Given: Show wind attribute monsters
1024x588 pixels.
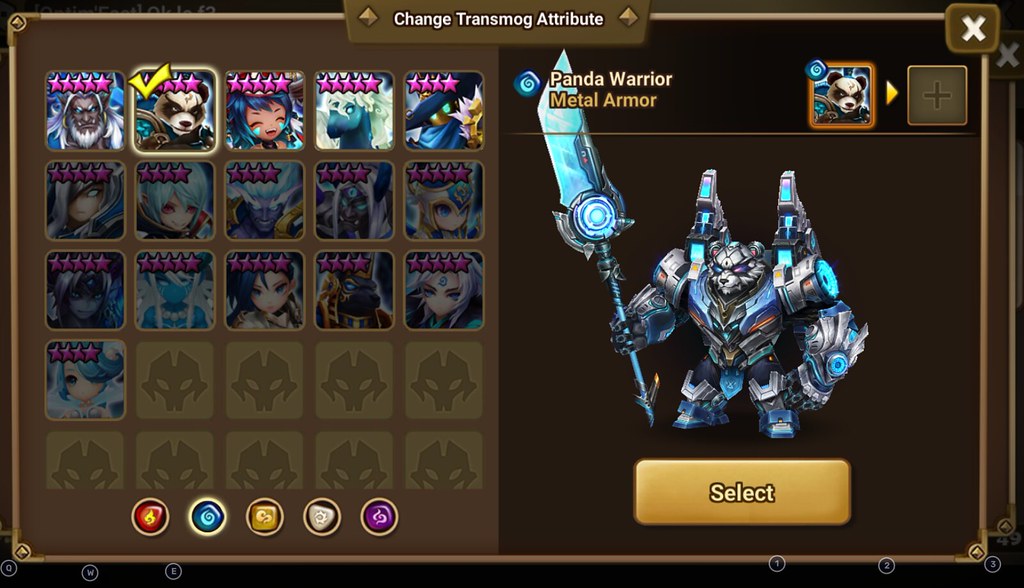Looking at the screenshot, I should (265, 517).
